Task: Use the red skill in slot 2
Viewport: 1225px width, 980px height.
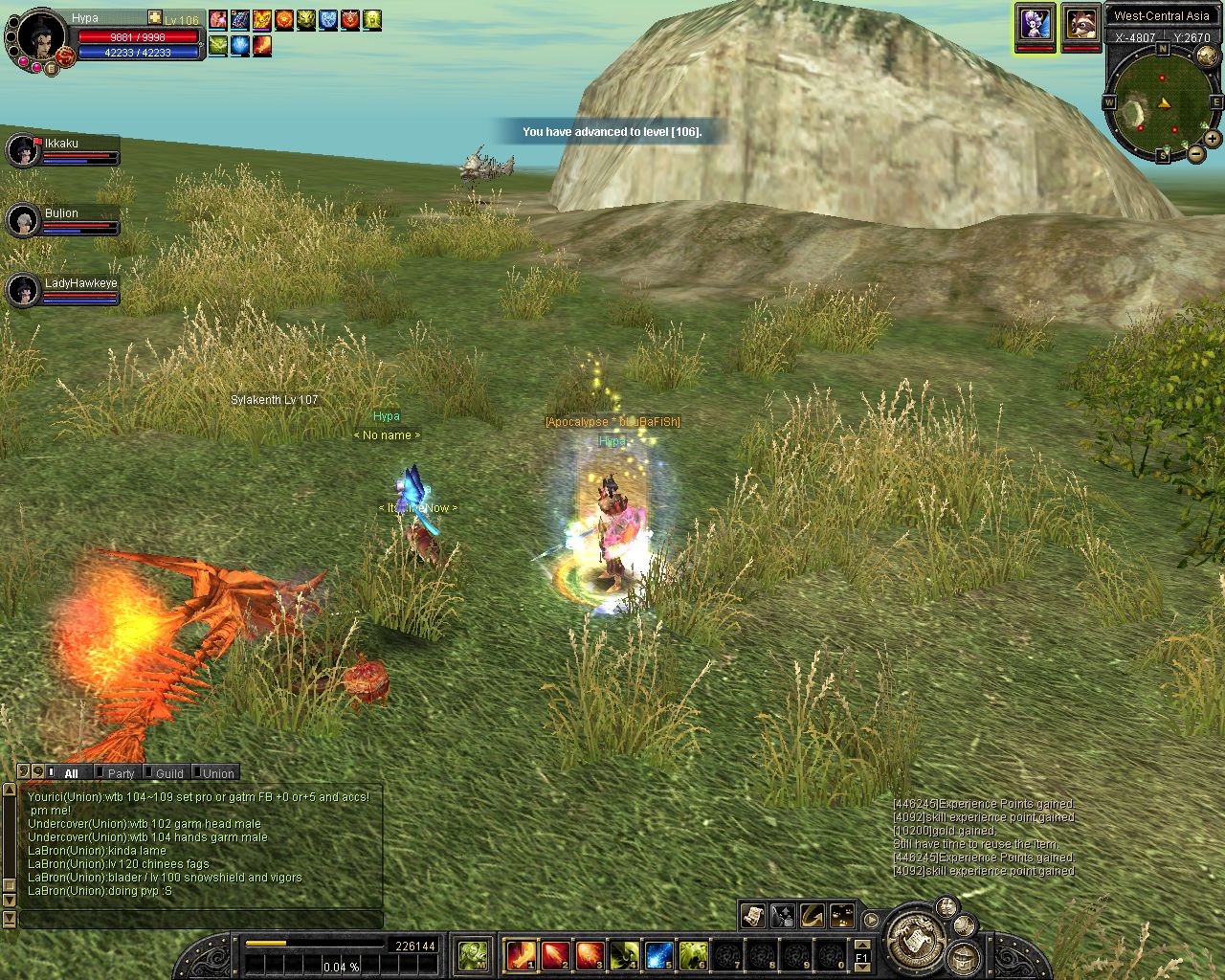Action: pyautogui.click(x=556, y=954)
